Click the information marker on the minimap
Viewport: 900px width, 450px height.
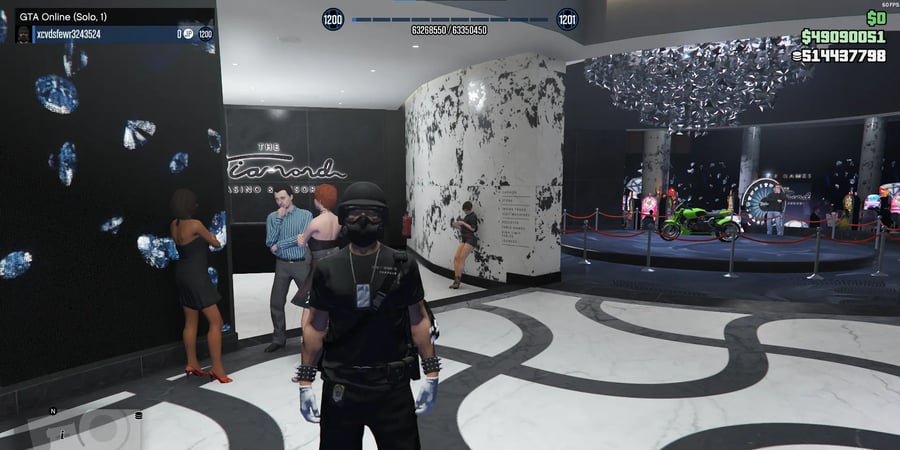(61, 435)
